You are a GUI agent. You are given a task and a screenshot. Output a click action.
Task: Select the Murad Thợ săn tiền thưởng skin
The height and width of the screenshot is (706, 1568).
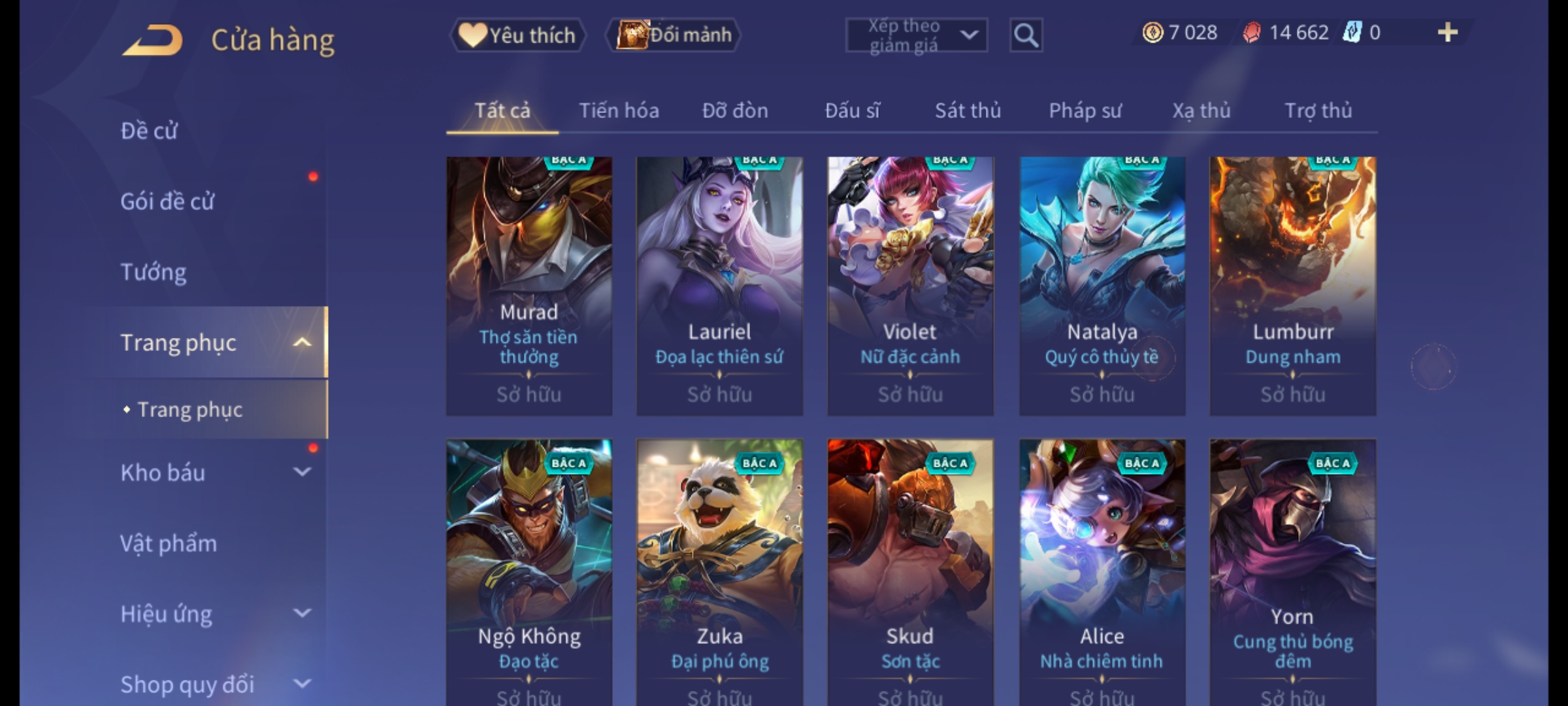click(x=529, y=286)
